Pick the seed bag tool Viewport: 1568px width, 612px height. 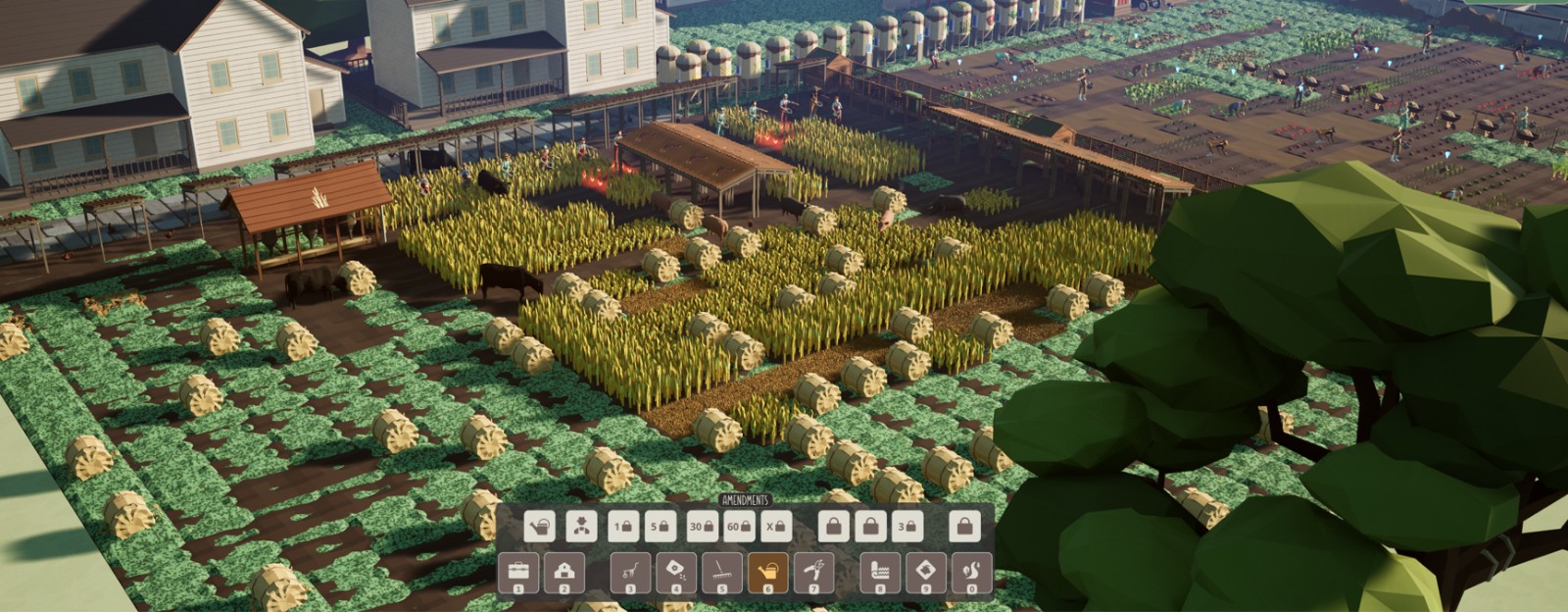click(x=676, y=573)
